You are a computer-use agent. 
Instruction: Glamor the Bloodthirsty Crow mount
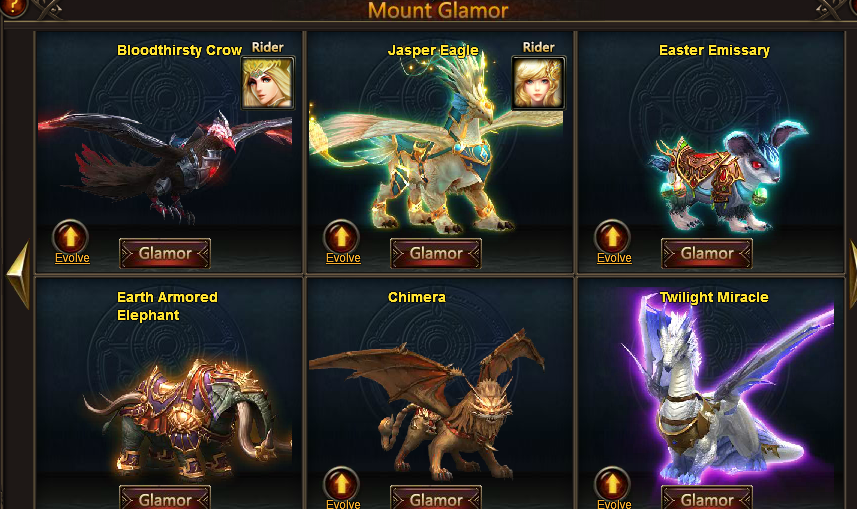click(x=165, y=254)
